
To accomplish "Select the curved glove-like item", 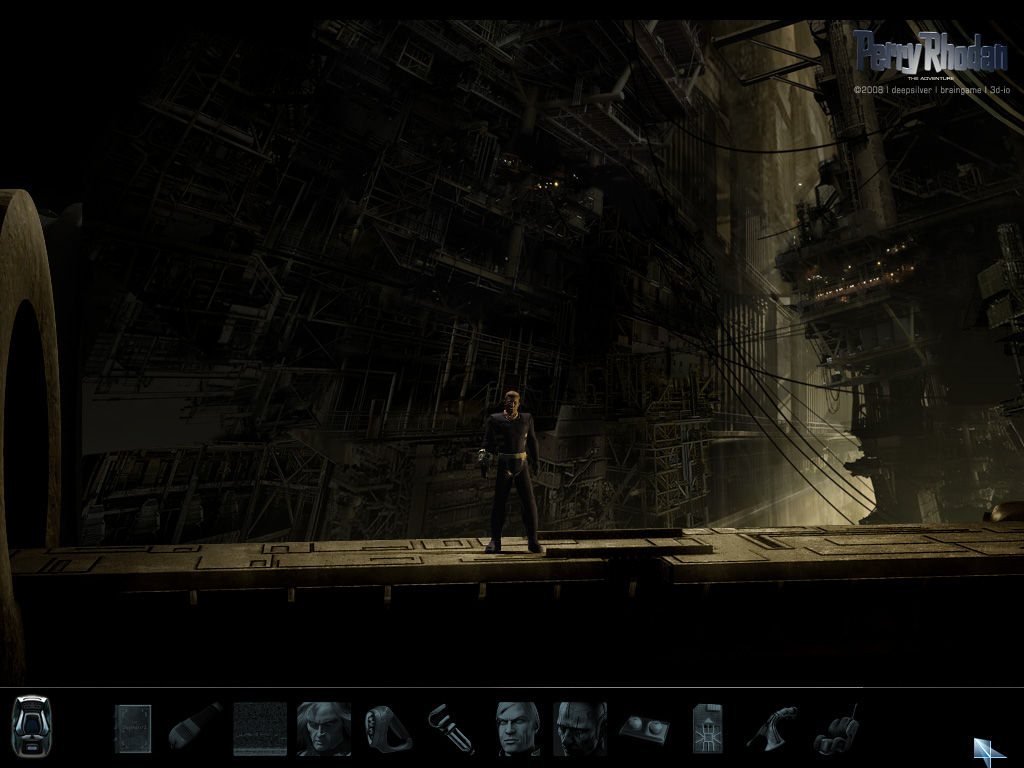I will [772, 728].
